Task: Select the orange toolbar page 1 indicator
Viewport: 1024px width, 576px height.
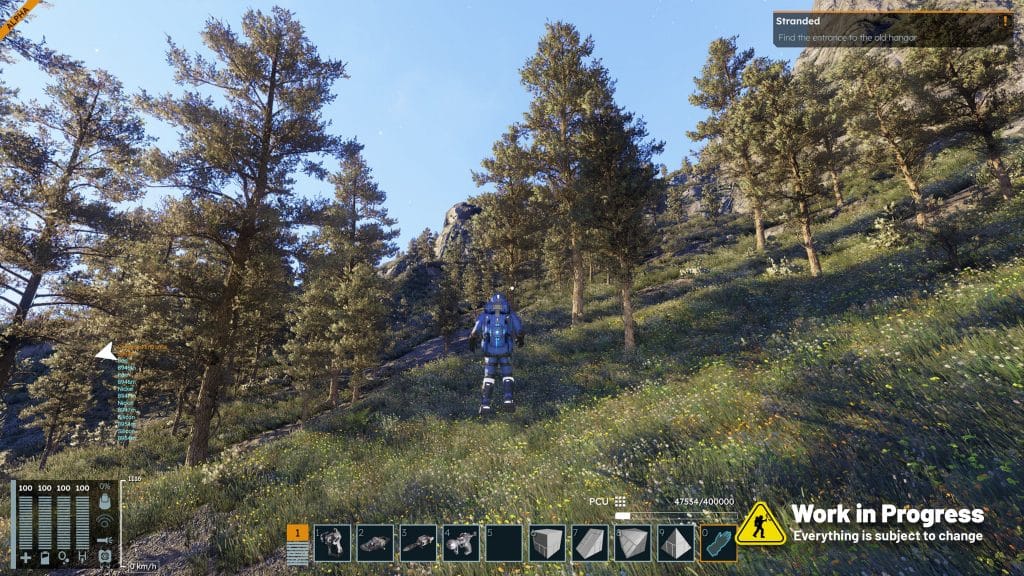Action: tap(297, 534)
